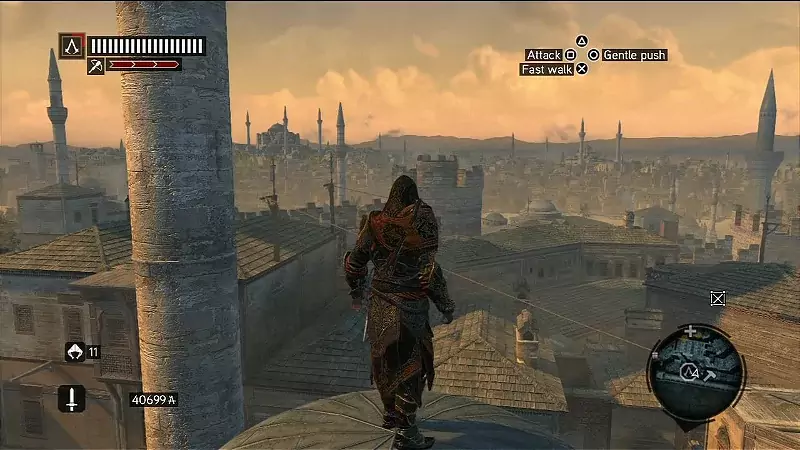
Task: Click the Assassin insignia icon
Action: click(71, 46)
